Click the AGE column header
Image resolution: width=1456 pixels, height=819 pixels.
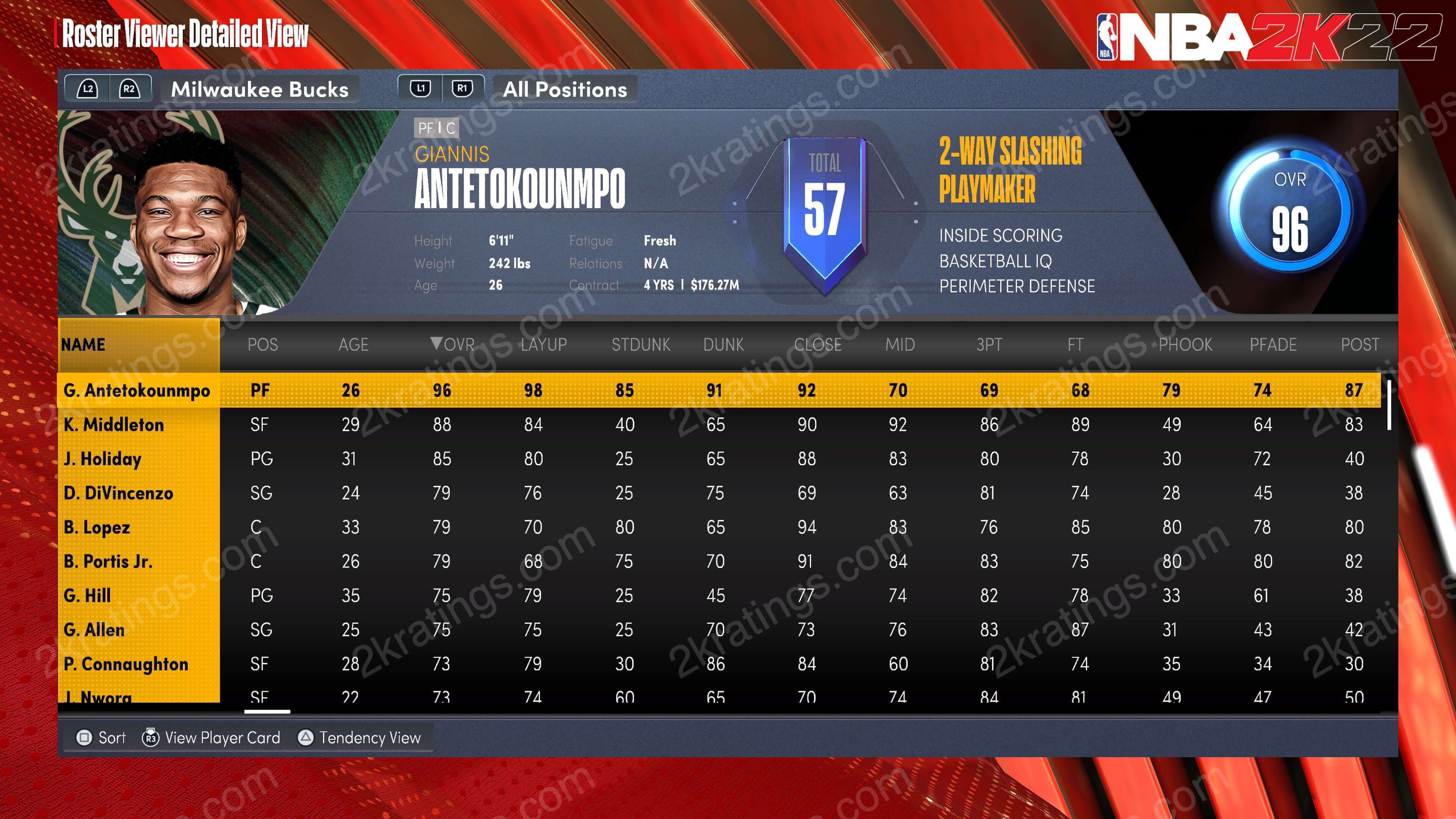tap(353, 344)
